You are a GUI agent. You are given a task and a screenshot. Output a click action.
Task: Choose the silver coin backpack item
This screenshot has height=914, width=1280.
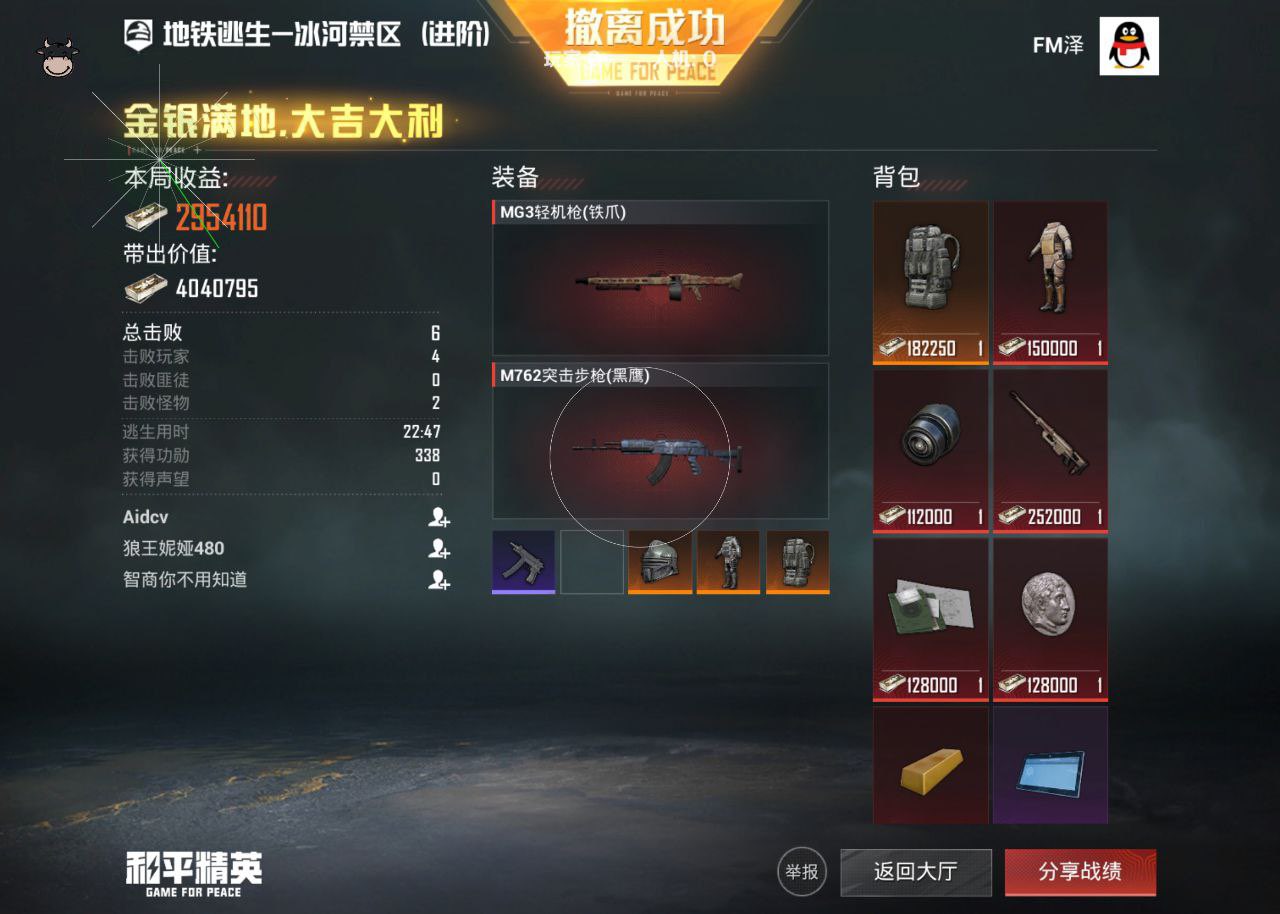[x=1050, y=618]
